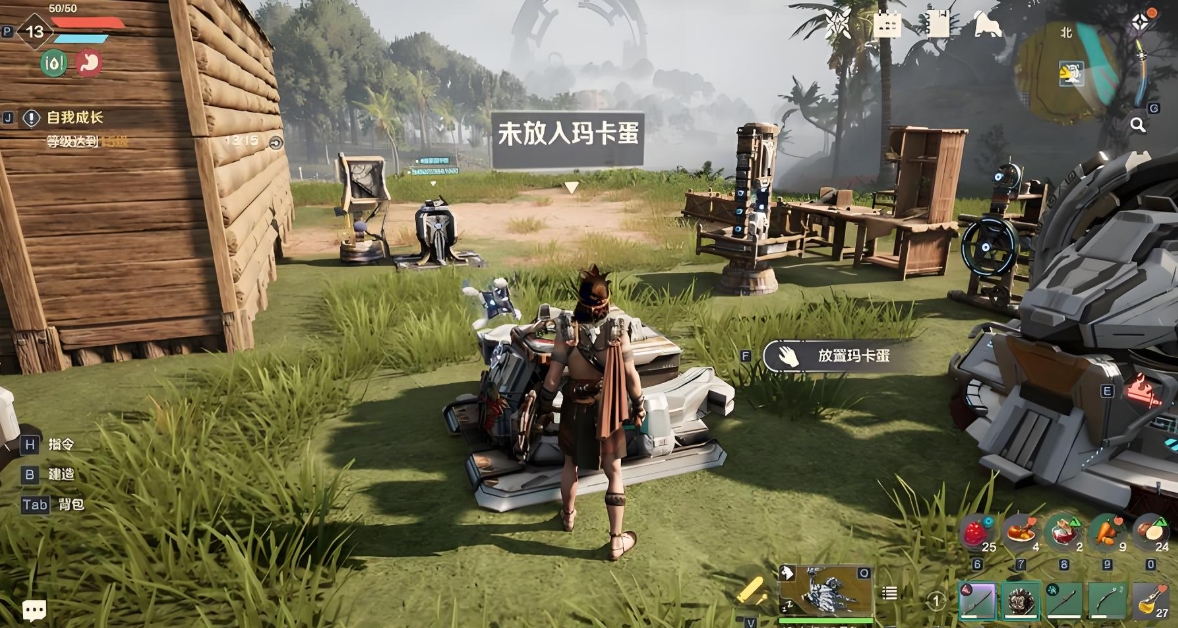This screenshot has width=1178, height=628.
Task: Click the minimap
Action: click(x=1067, y=70)
